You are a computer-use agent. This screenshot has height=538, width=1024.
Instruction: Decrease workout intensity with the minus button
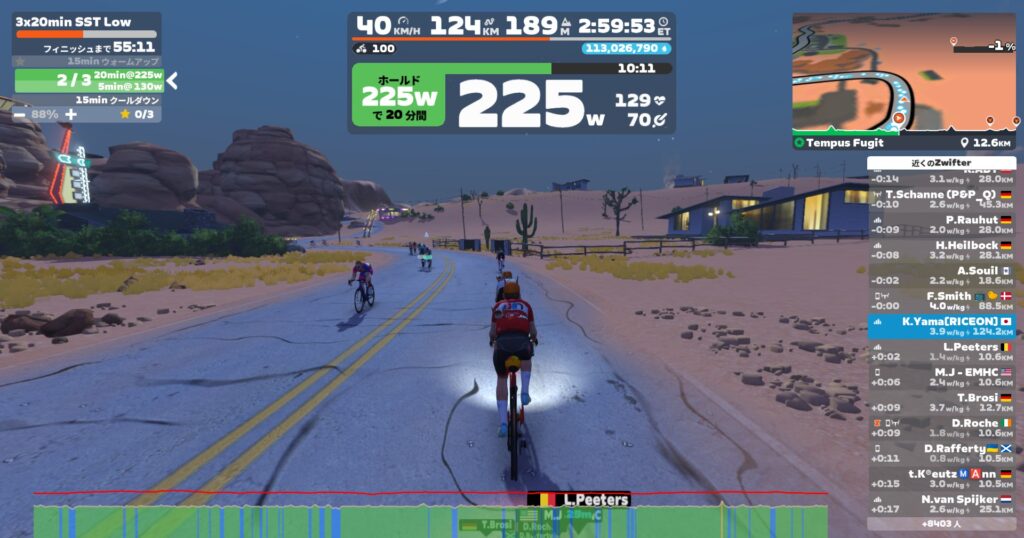coord(22,114)
